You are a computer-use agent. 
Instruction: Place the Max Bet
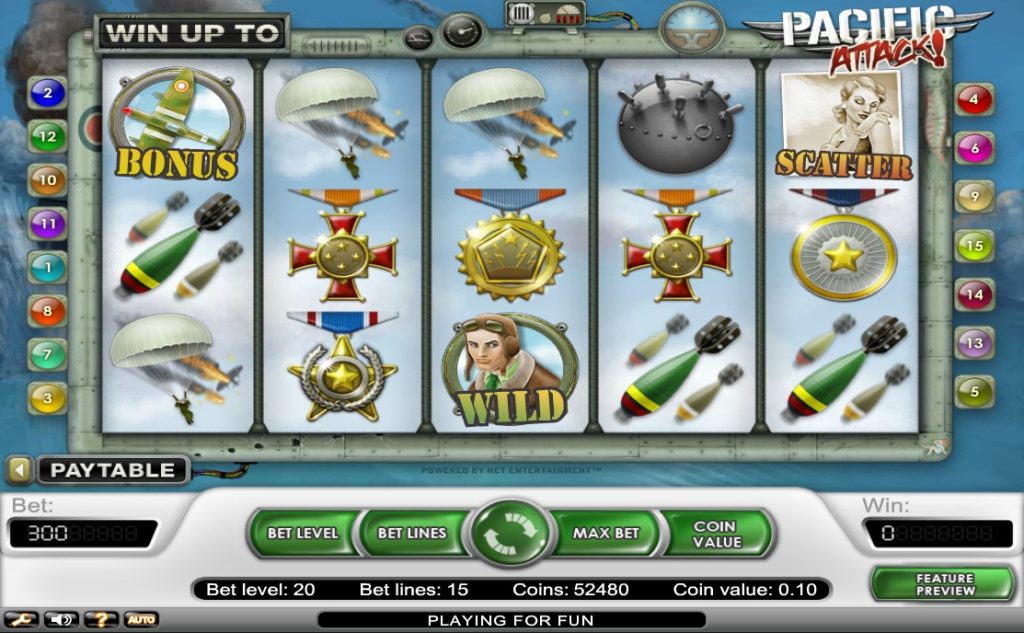pyautogui.click(x=606, y=533)
